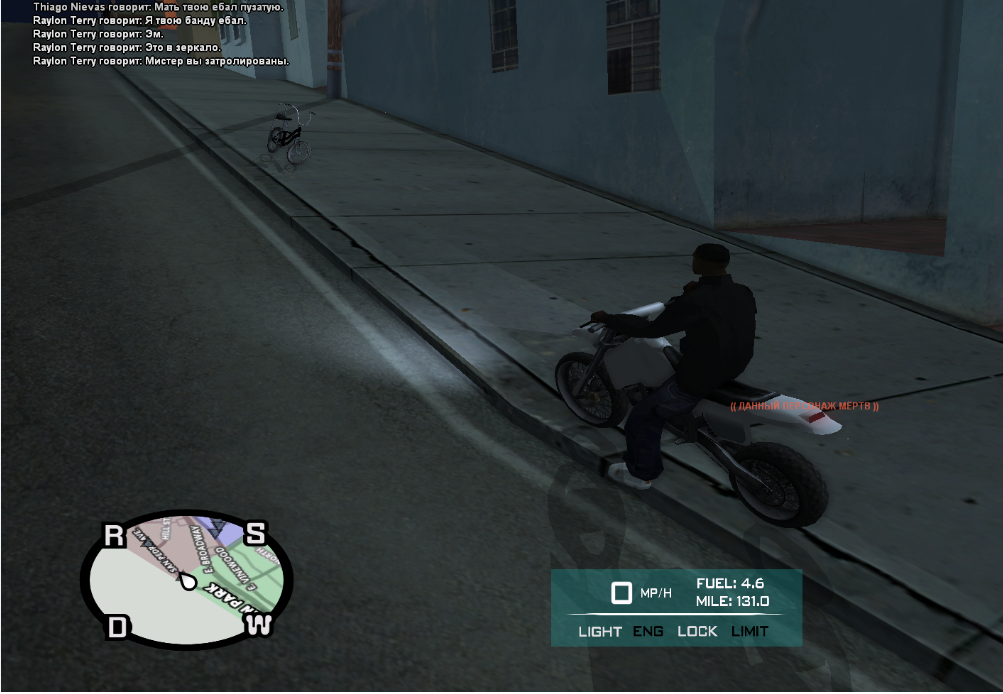Toggle the LIGHT indicator on the vehicle panel
The height and width of the screenshot is (694, 1003).
600,631
